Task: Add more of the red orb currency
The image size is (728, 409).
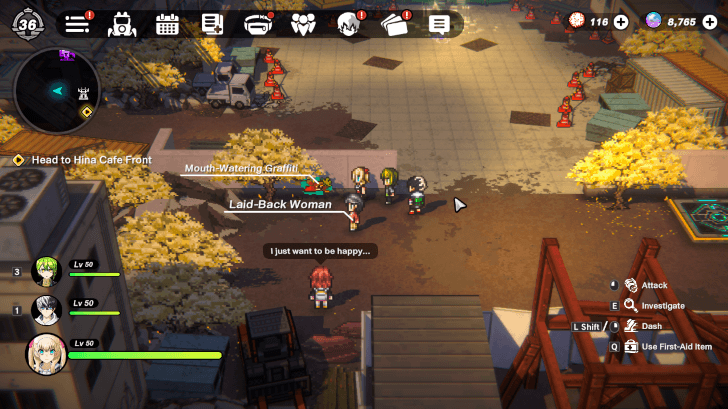Action: (621, 21)
